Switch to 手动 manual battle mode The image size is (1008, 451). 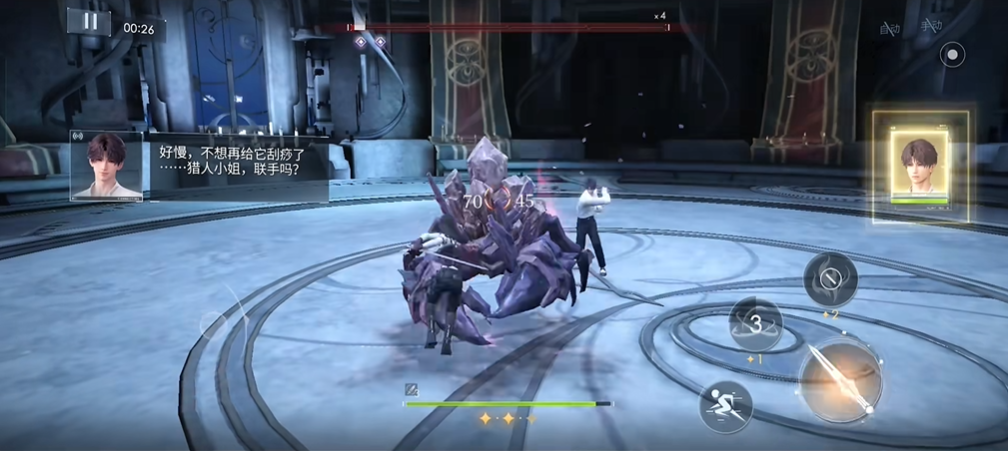click(x=931, y=27)
